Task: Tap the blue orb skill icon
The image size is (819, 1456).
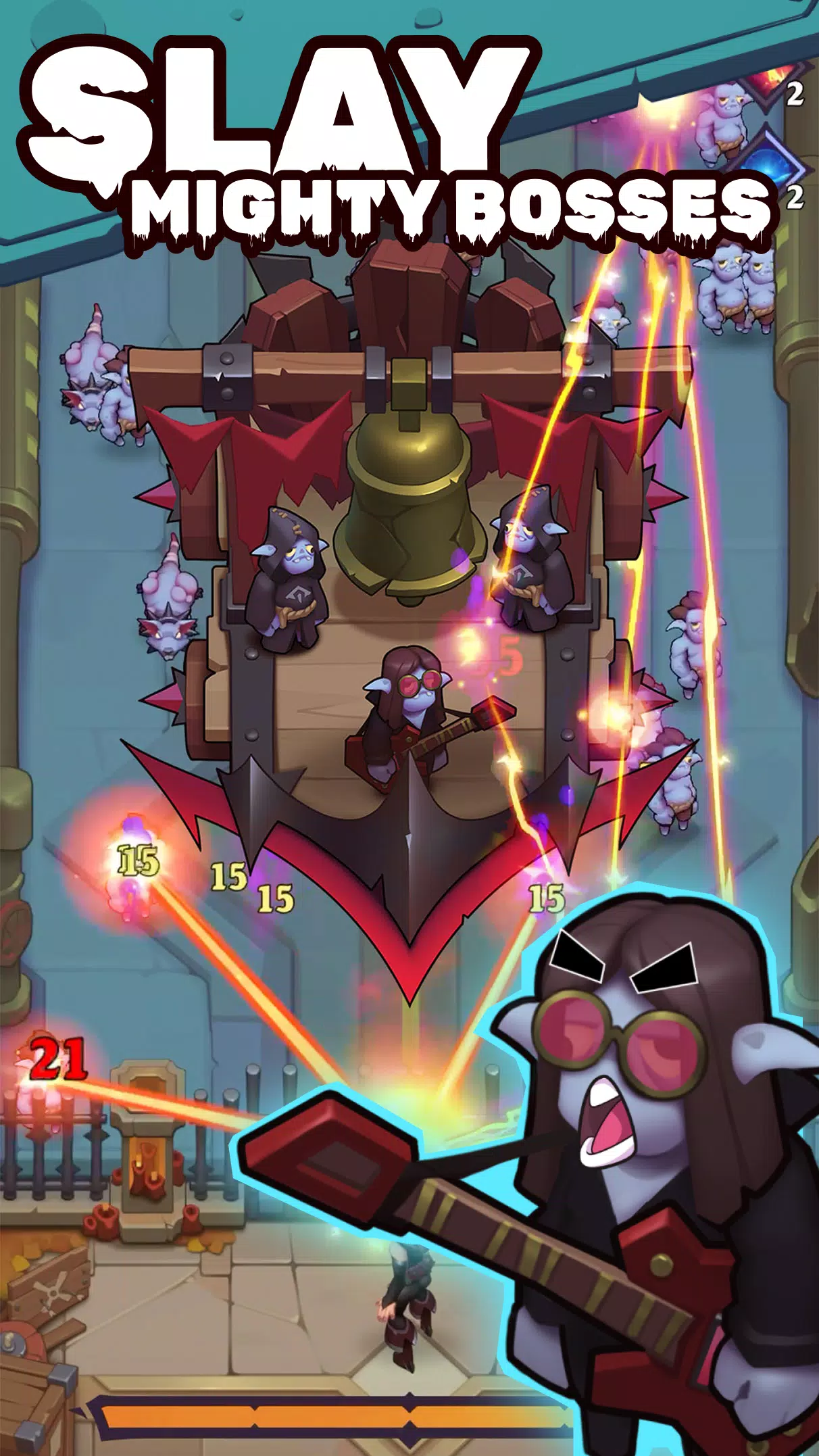Action: [767, 162]
